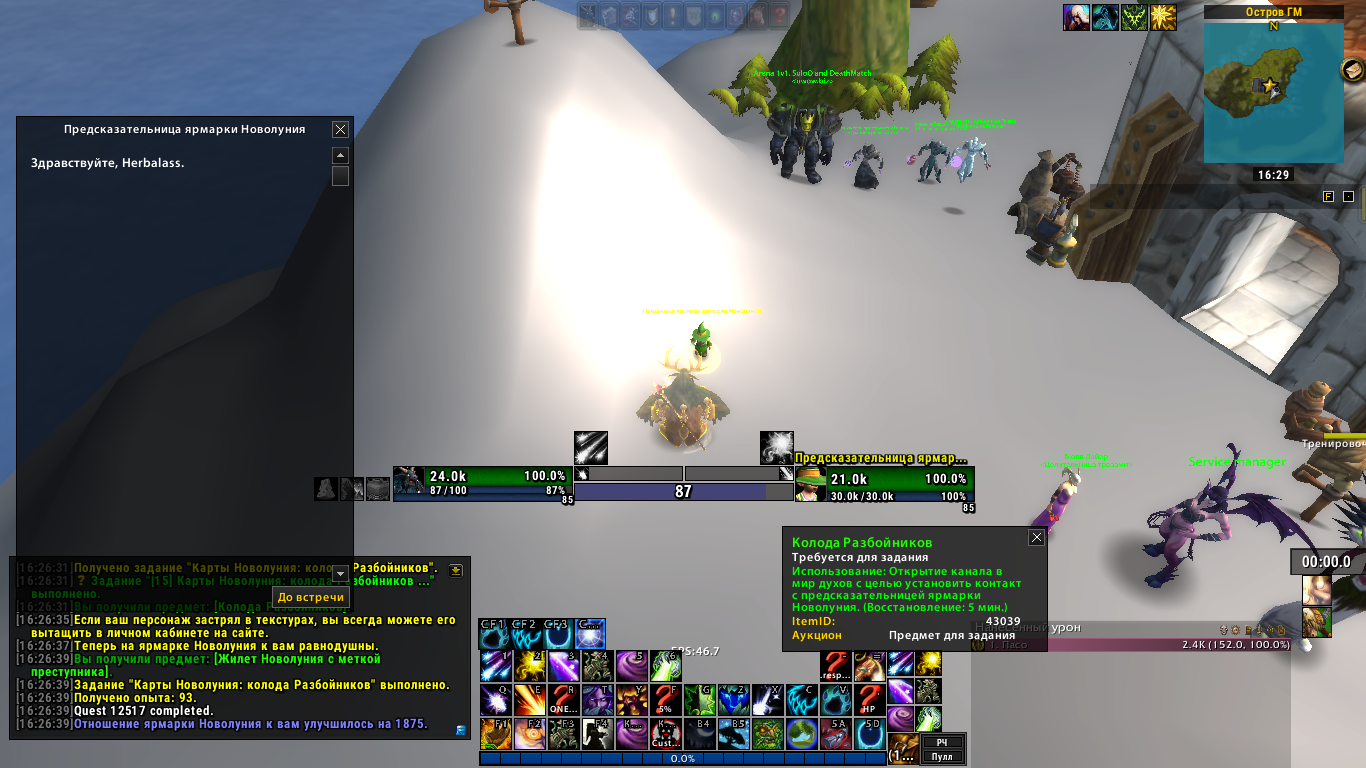Select the ONE question-mark macro on R
The image size is (1366, 768).
point(563,699)
